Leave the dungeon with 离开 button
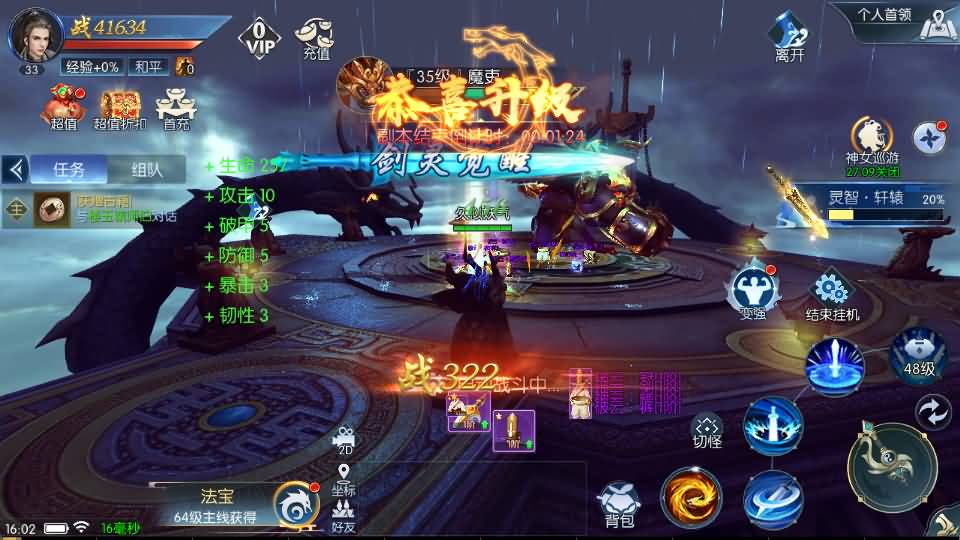 790,38
